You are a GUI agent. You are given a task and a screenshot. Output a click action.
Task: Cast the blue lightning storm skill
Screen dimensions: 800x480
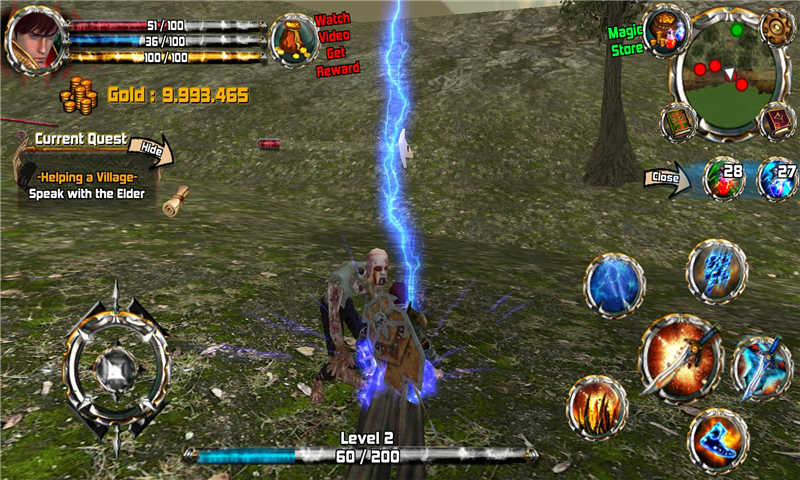pos(614,284)
